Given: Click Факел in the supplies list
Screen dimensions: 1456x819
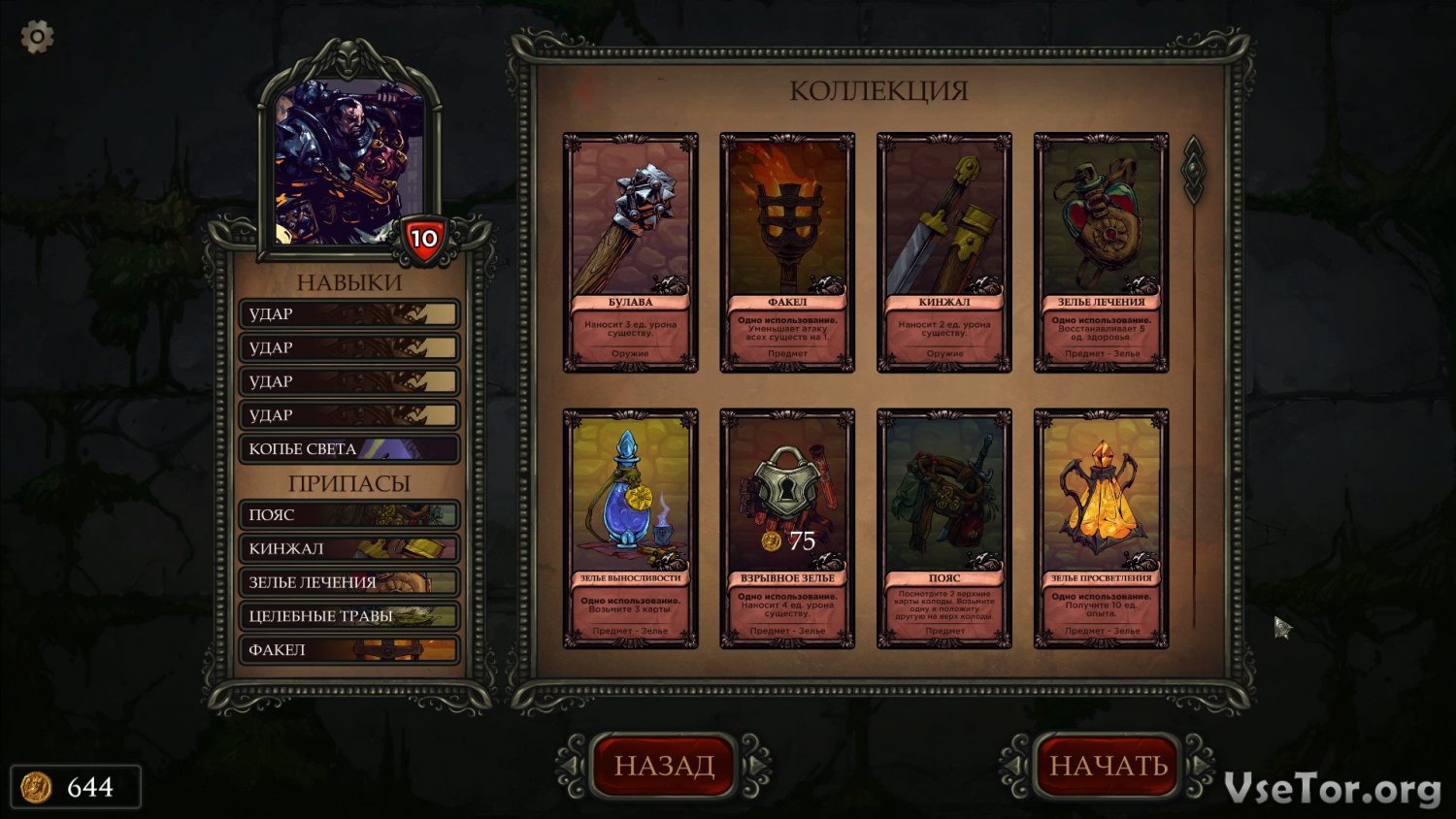Looking at the screenshot, I should [x=349, y=650].
